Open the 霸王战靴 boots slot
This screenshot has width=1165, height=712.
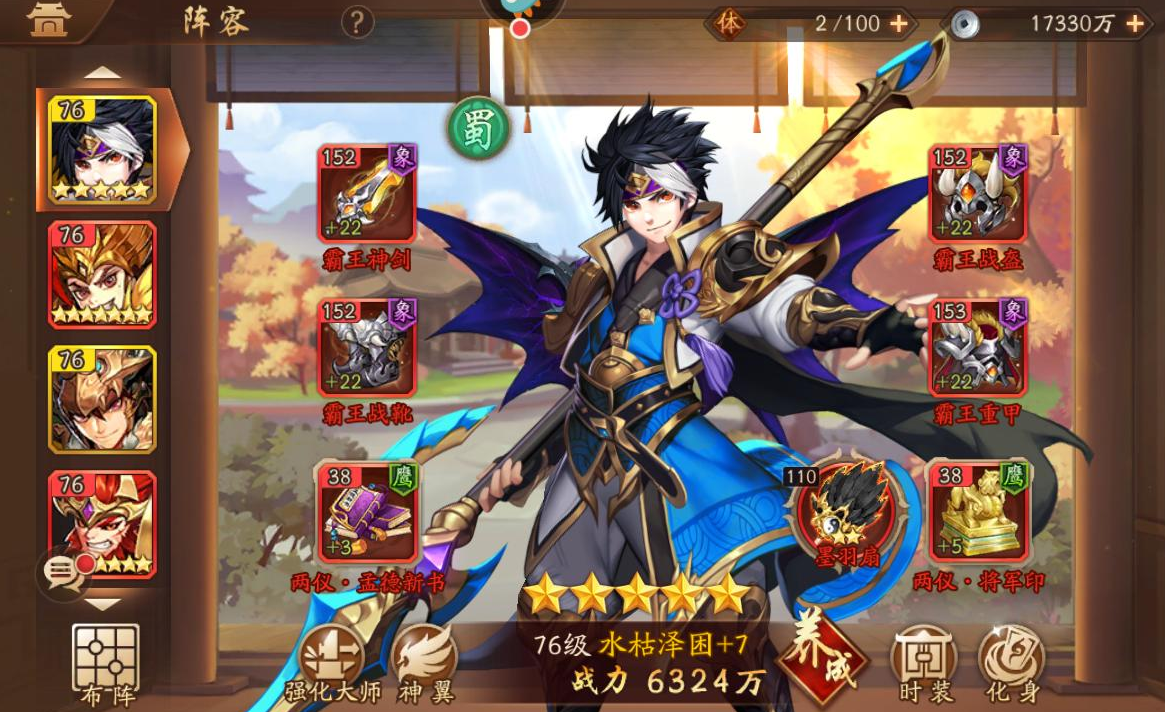367,347
